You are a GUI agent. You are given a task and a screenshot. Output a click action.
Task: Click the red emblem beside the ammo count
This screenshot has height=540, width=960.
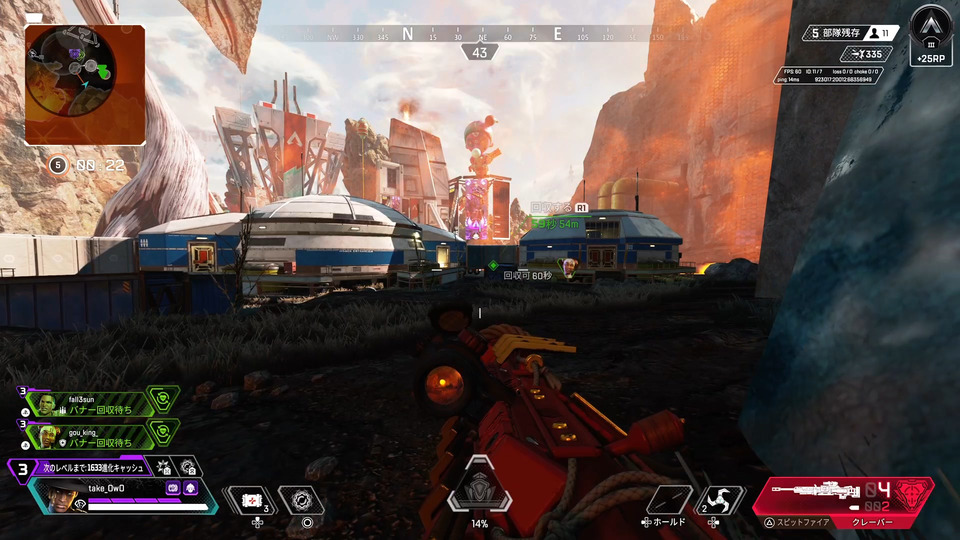coord(915,494)
